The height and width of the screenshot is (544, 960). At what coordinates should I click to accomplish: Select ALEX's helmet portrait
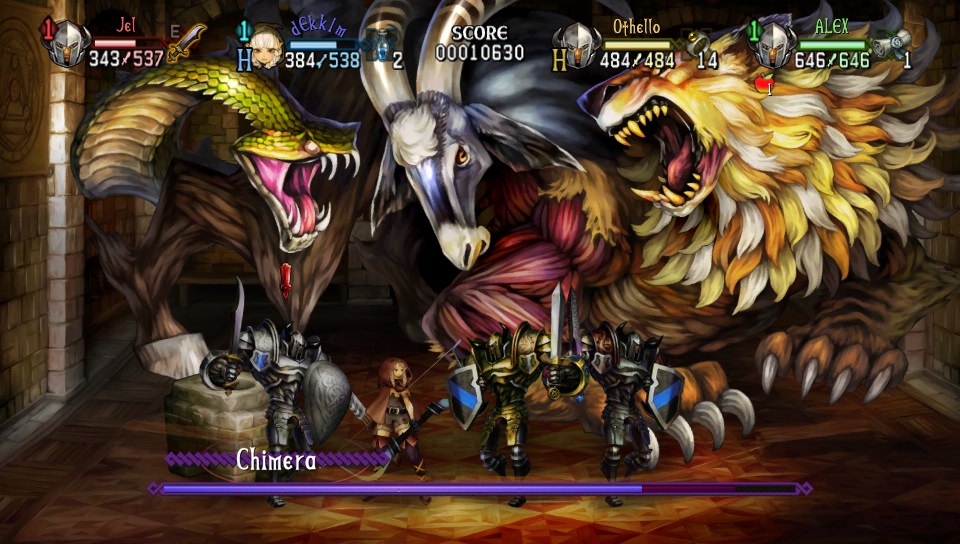775,44
